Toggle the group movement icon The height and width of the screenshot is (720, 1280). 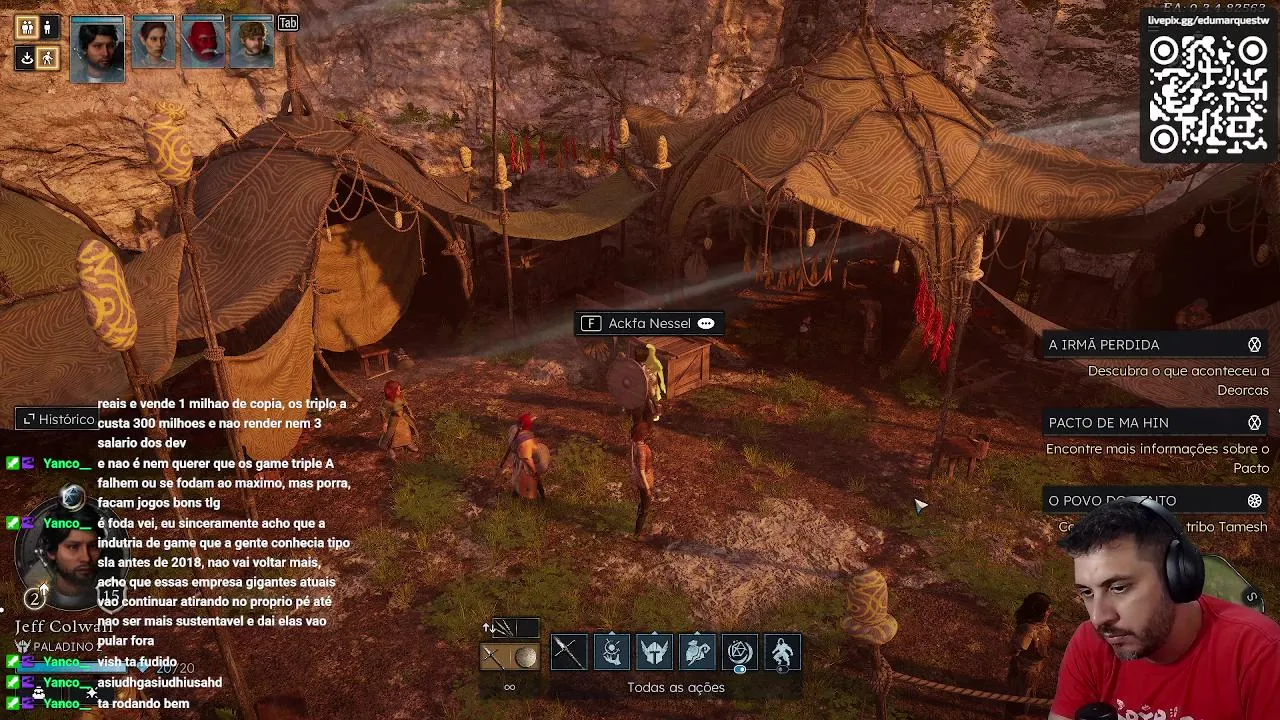coord(27,28)
